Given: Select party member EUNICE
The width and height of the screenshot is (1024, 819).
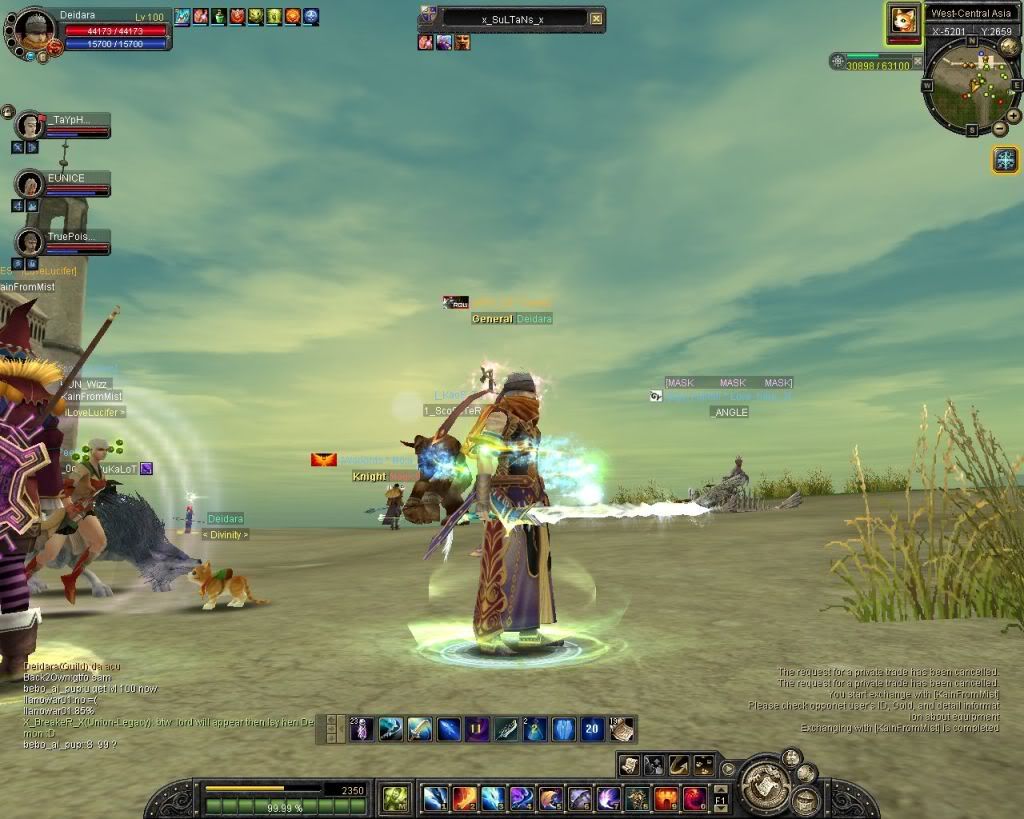Looking at the screenshot, I should pyautogui.click(x=30, y=184).
